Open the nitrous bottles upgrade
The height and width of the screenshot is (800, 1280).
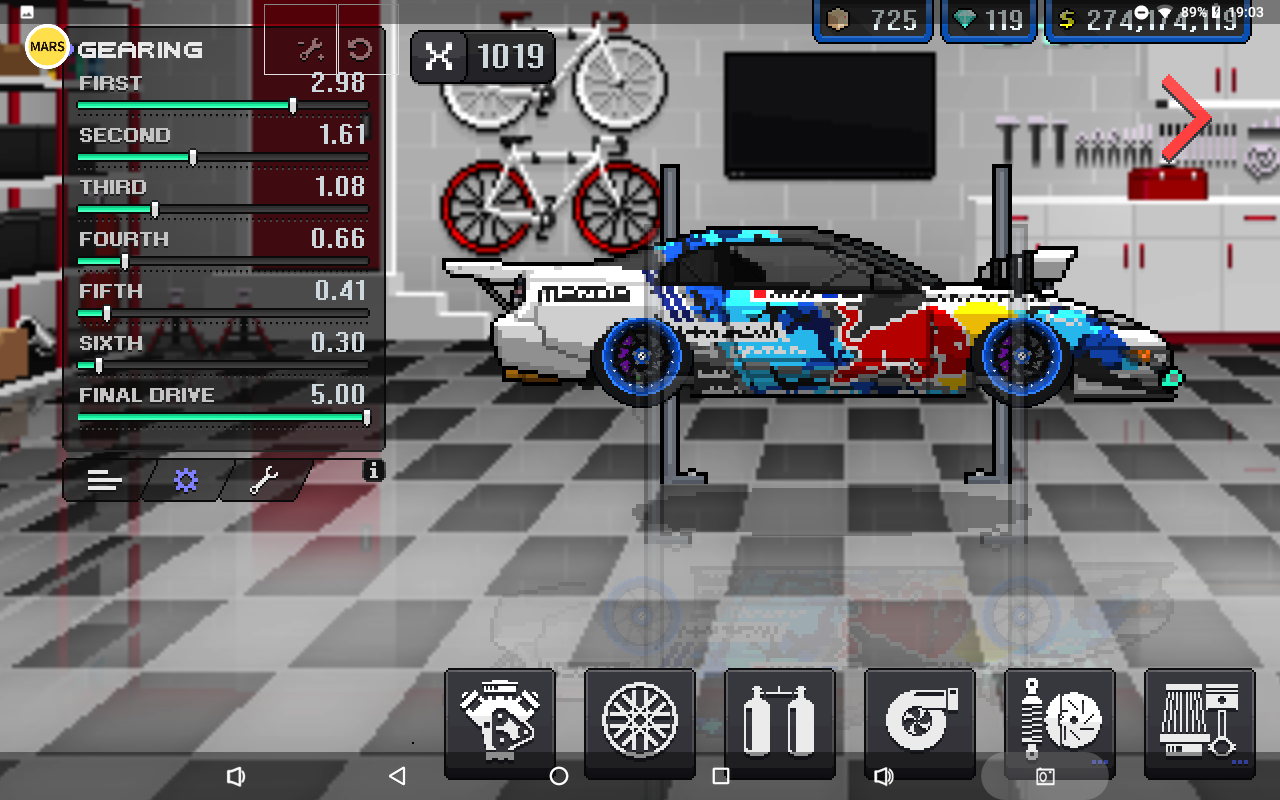pos(779,720)
